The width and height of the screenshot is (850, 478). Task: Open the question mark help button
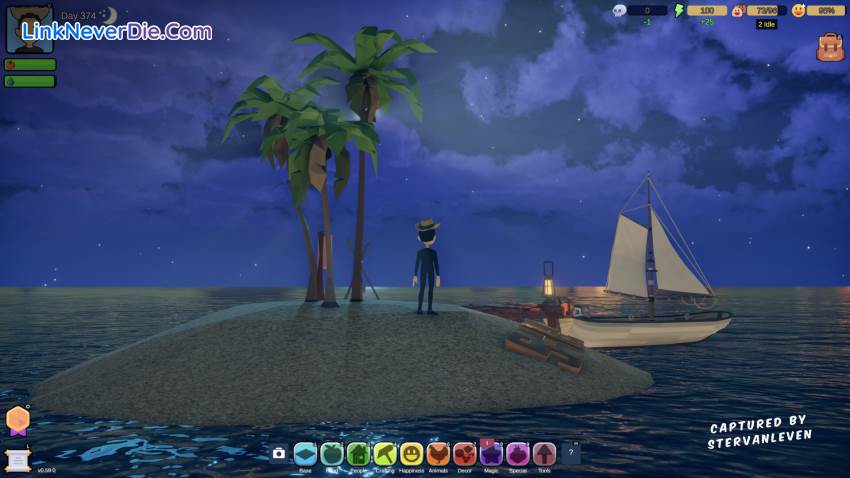click(571, 454)
